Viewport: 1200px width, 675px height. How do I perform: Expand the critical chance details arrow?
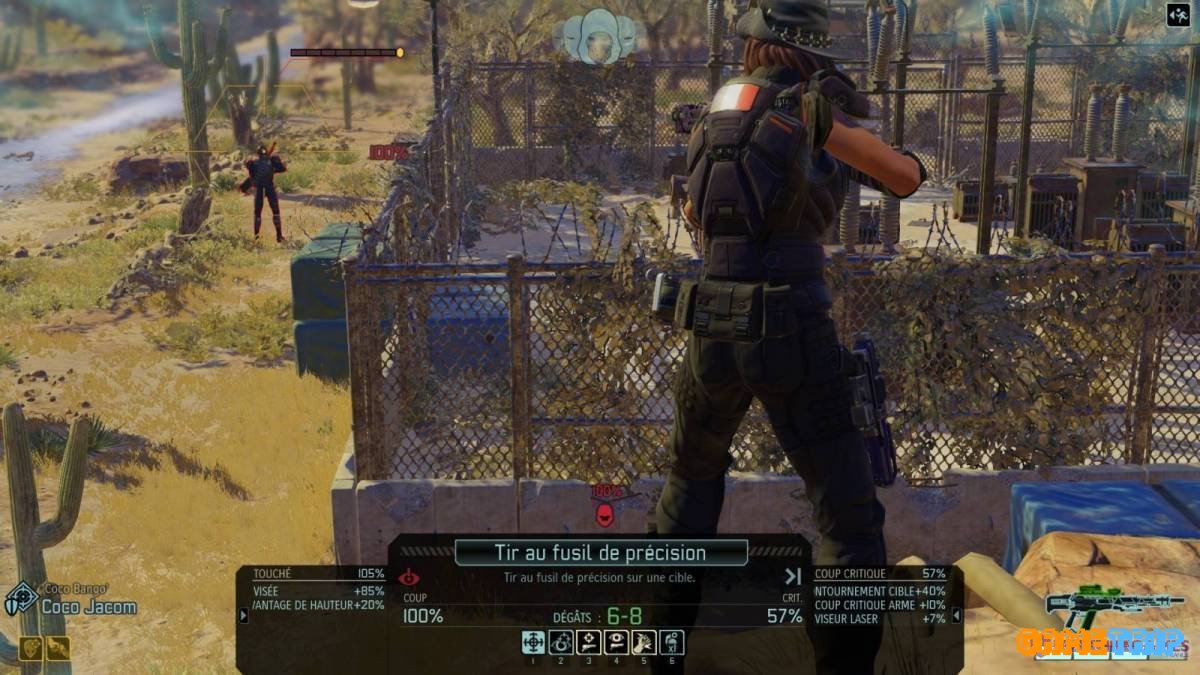[x=957, y=615]
